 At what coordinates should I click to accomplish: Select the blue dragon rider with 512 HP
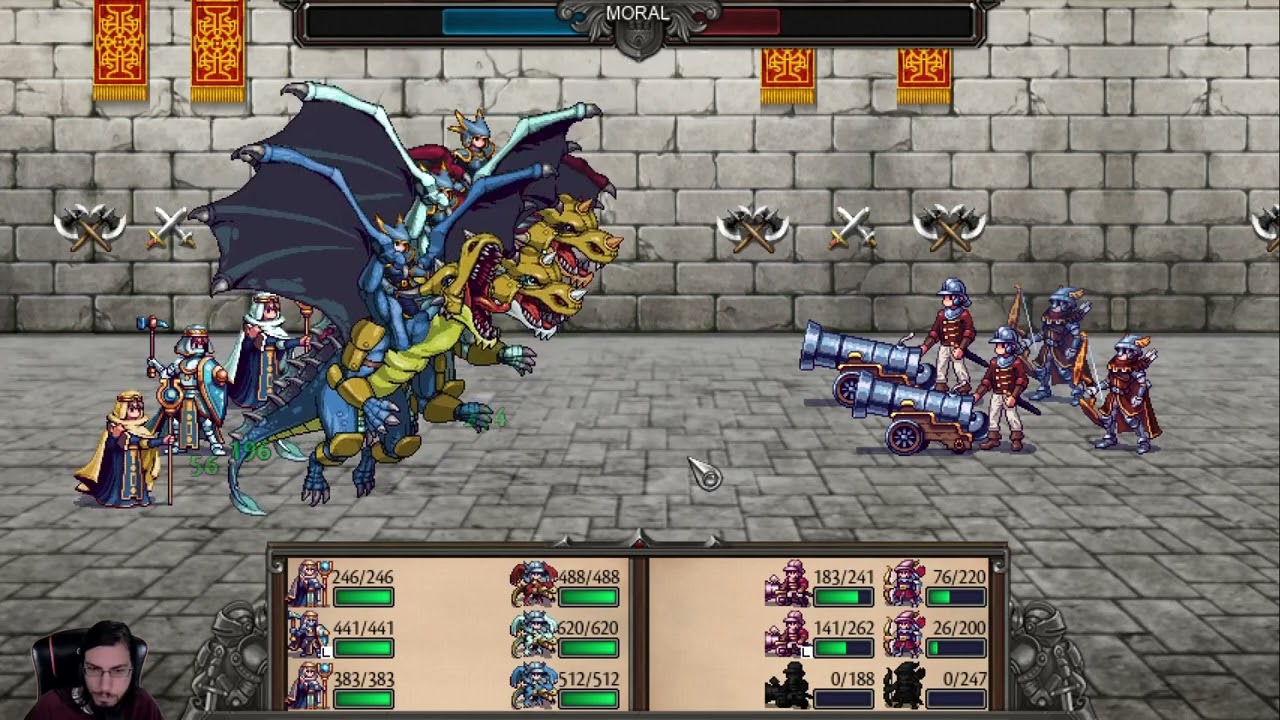533,686
